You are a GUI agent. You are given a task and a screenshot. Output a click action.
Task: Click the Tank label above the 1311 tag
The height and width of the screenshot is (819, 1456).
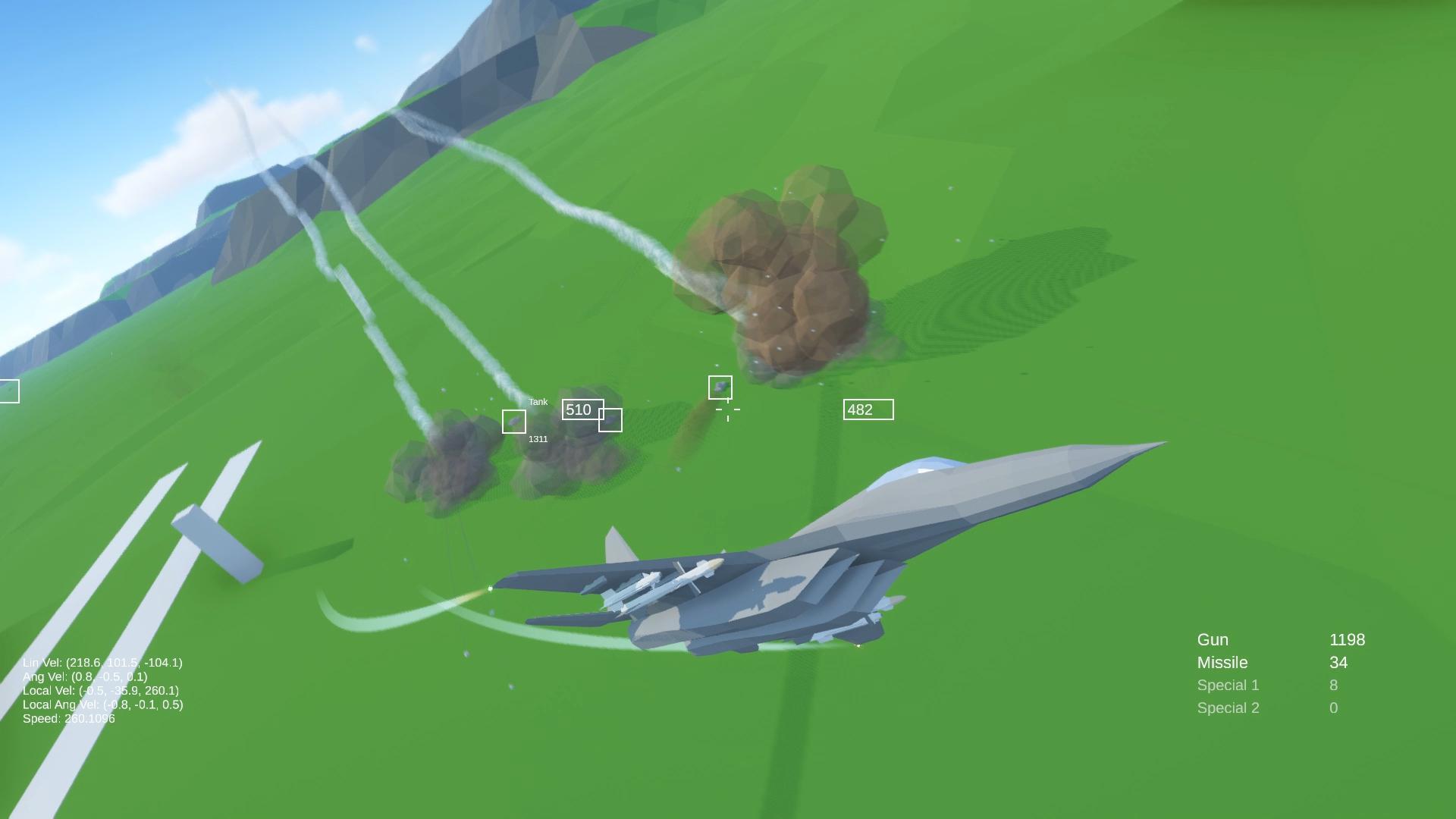(538, 401)
